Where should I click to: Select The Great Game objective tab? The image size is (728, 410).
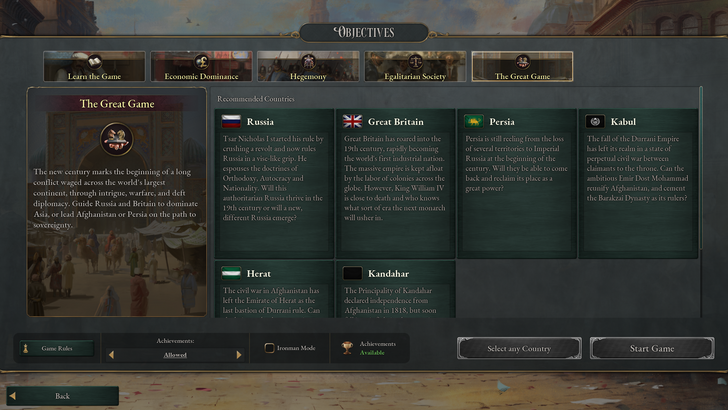click(x=522, y=67)
